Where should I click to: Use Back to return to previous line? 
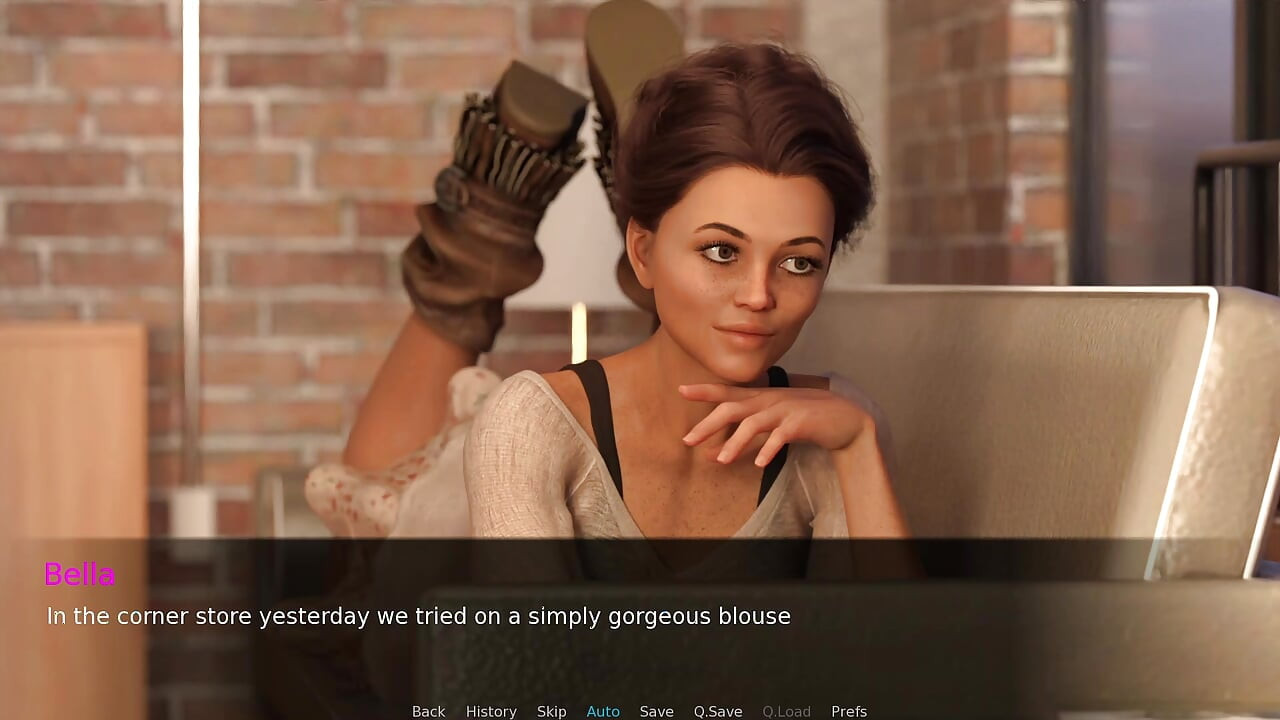[428, 710]
